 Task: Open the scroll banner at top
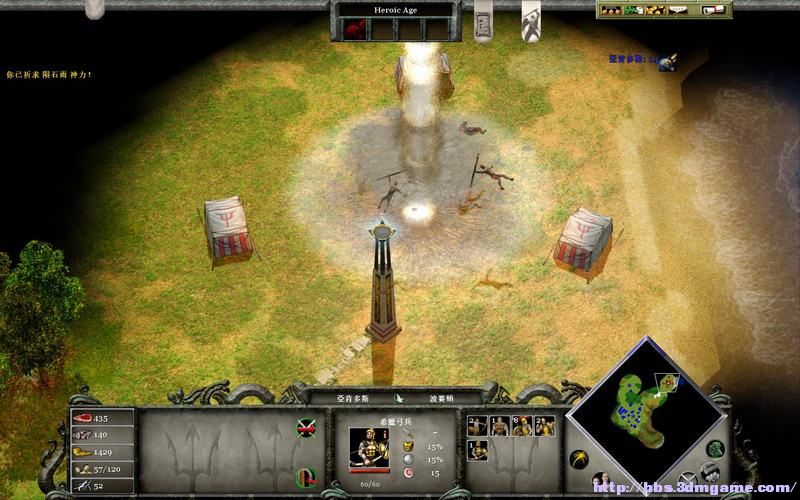click(x=482, y=22)
